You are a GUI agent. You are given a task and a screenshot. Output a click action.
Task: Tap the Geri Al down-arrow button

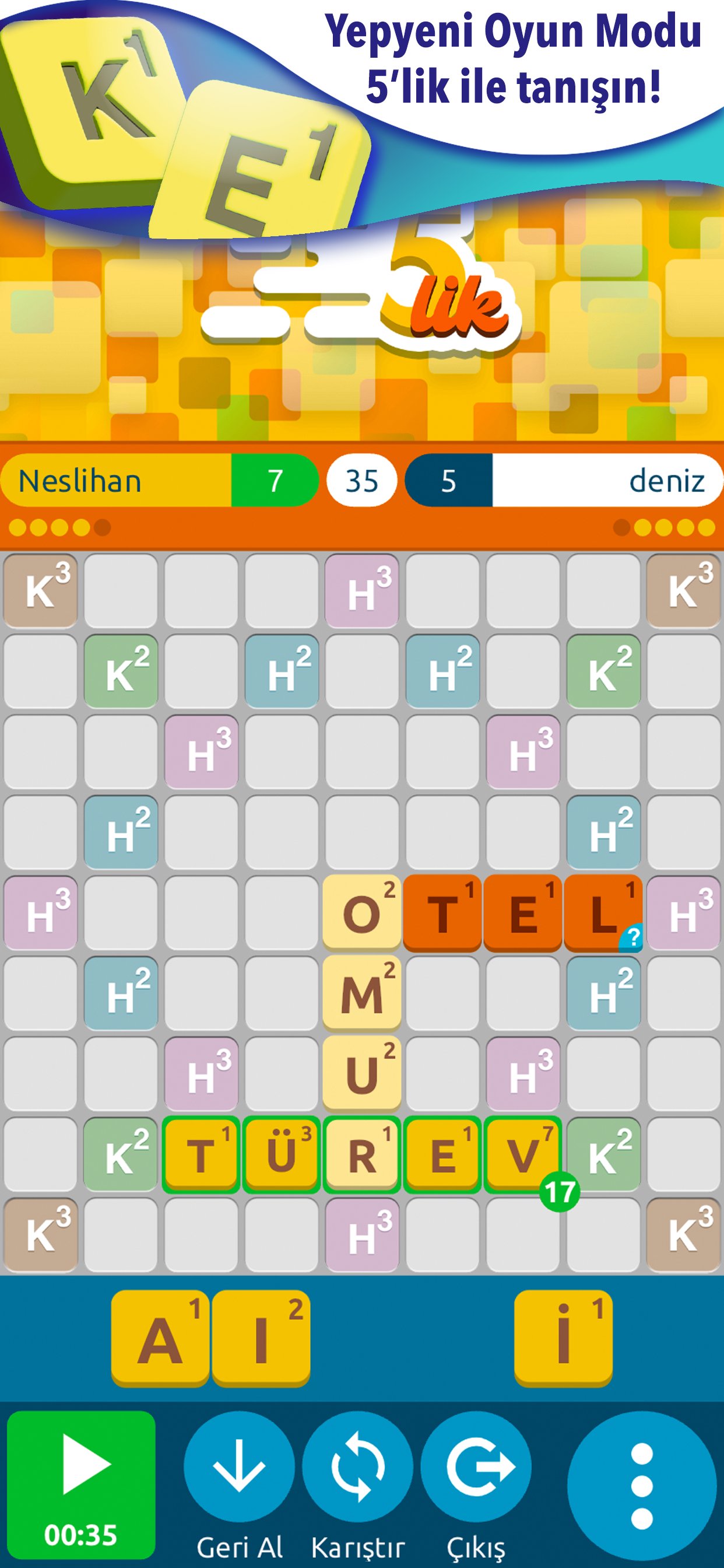(x=239, y=1466)
